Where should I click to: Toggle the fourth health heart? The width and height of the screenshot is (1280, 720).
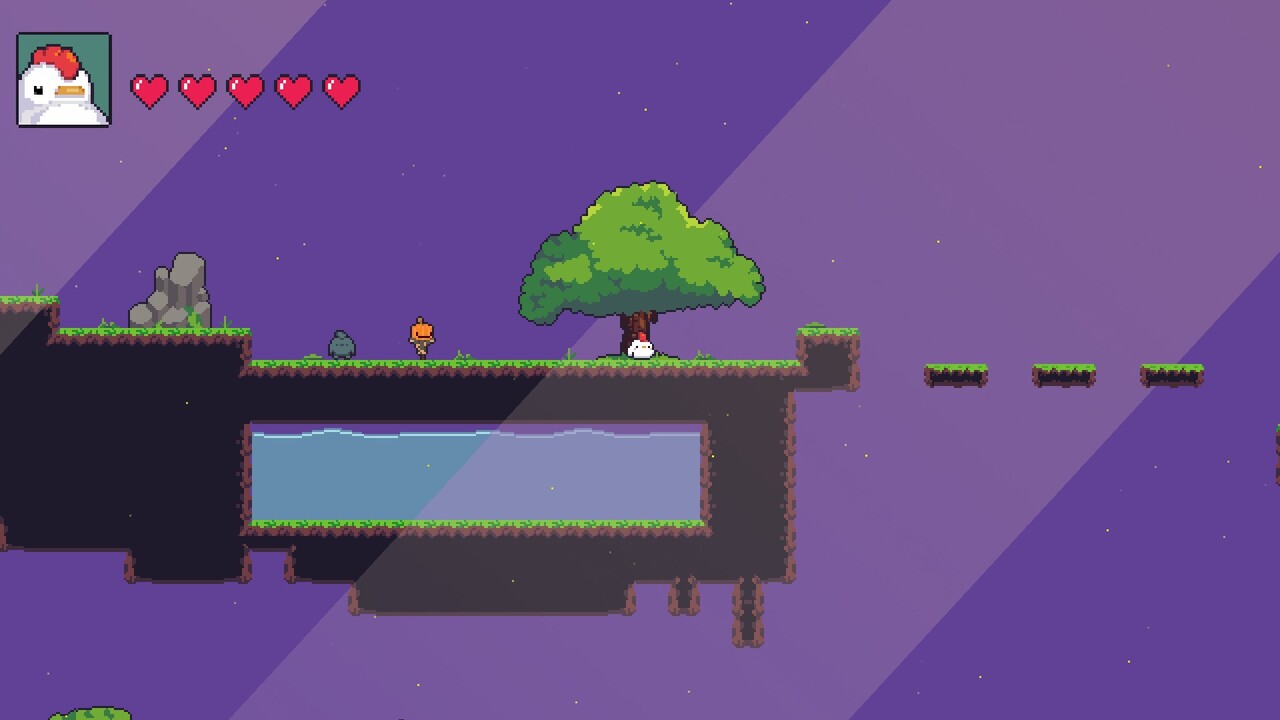point(293,90)
